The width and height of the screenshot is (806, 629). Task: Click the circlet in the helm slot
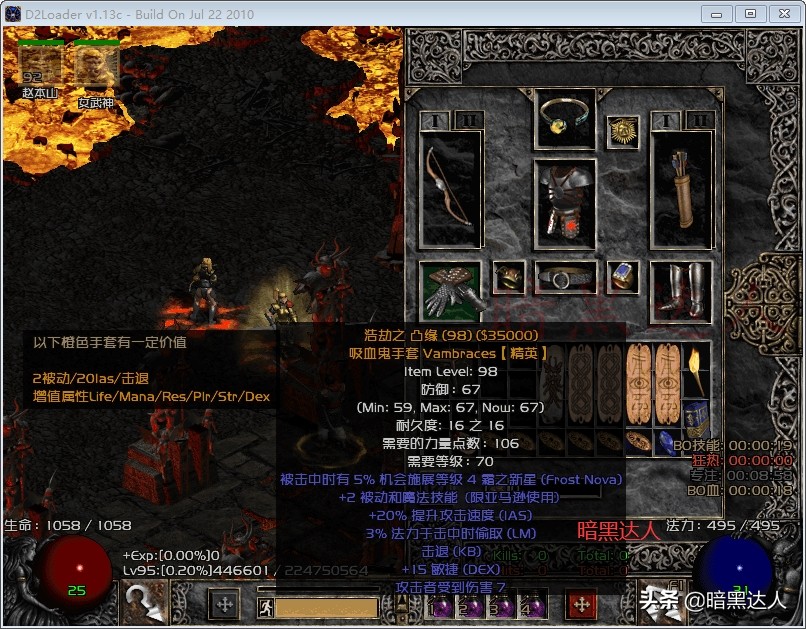coord(565,119)
